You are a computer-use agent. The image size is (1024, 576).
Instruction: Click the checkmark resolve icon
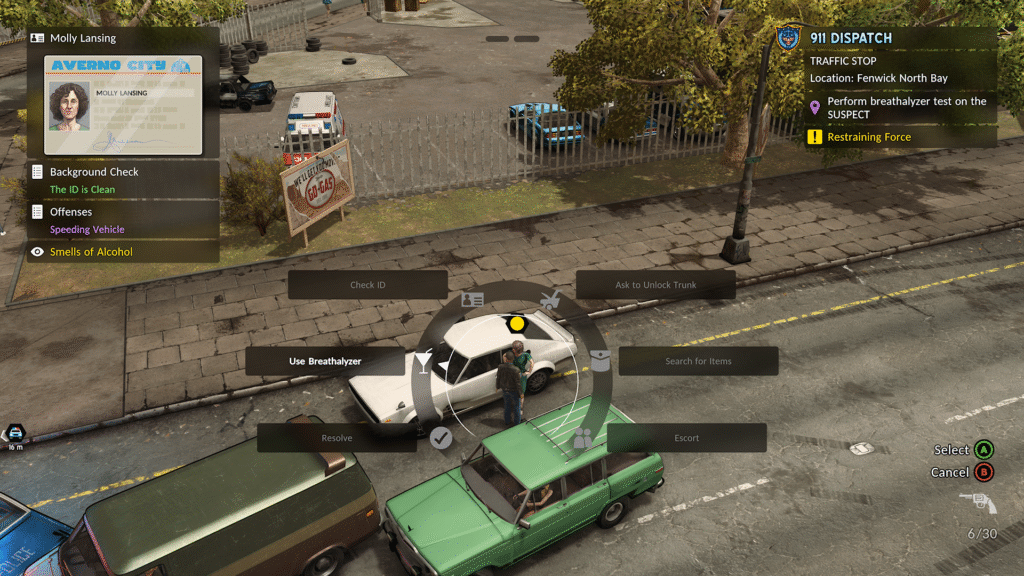[x=441, y=437]
